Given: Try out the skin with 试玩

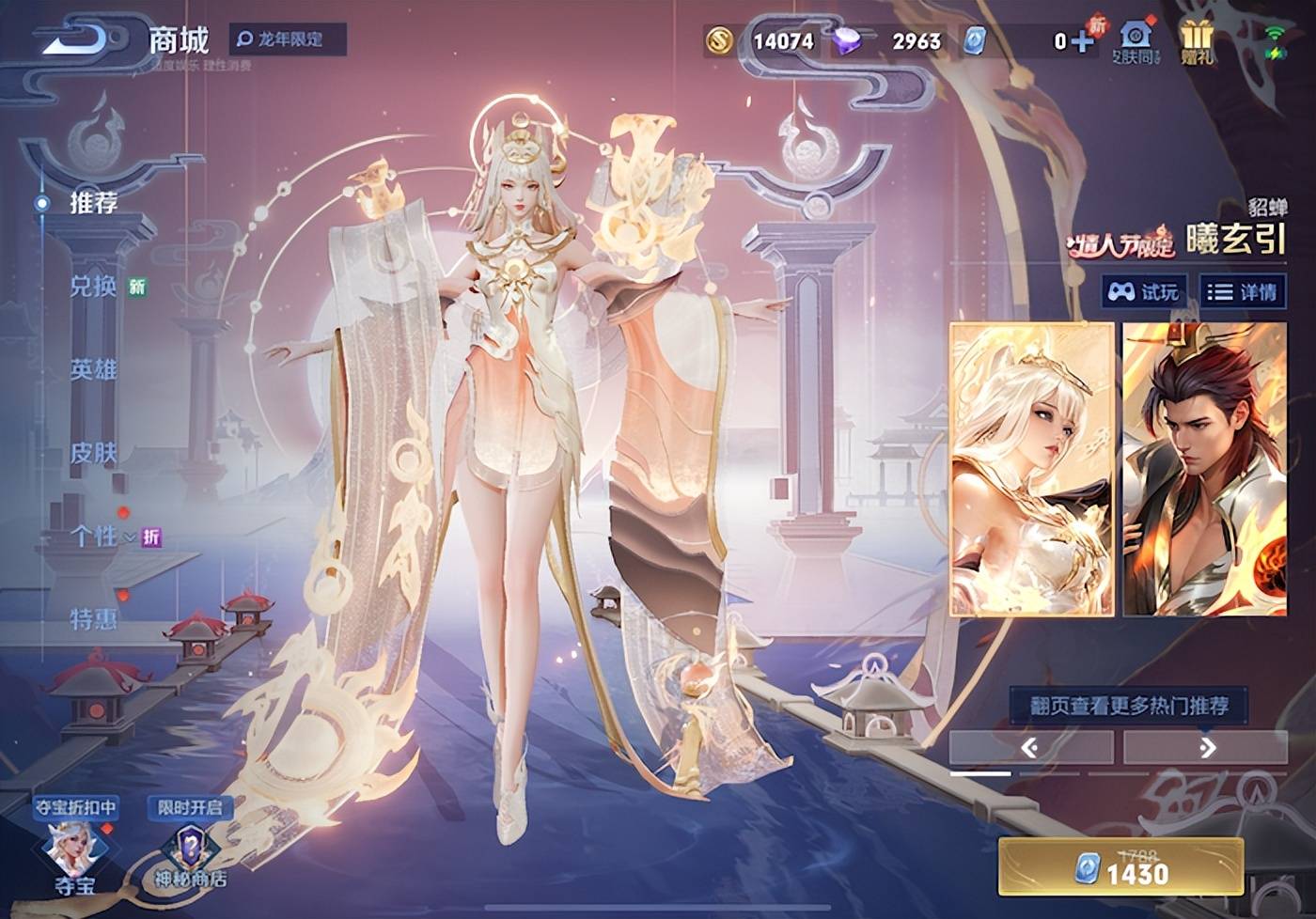Looking at the screenshot, I should pos(1143,292).
